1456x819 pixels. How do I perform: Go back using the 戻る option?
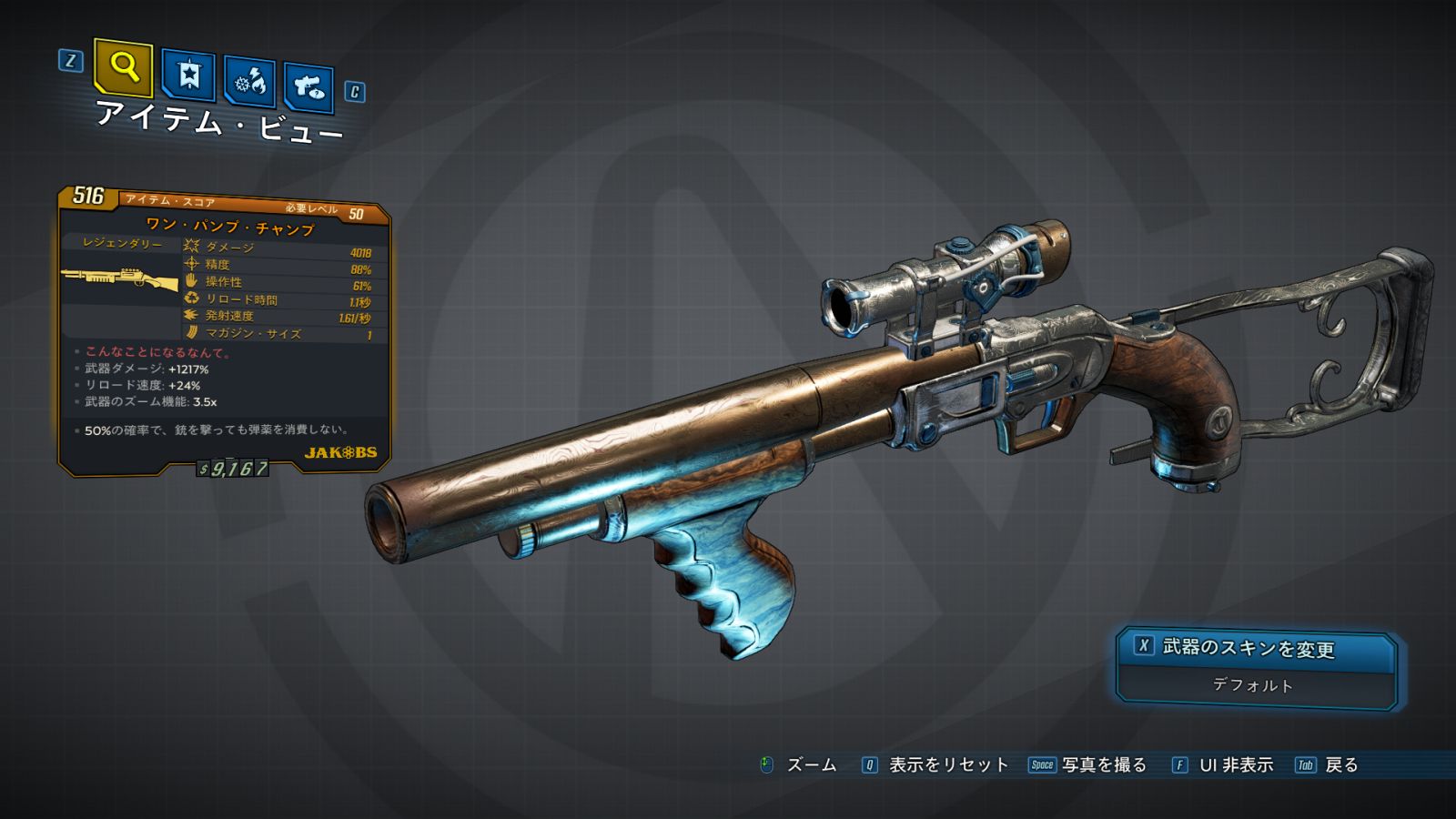click(x=1340, y=765)
